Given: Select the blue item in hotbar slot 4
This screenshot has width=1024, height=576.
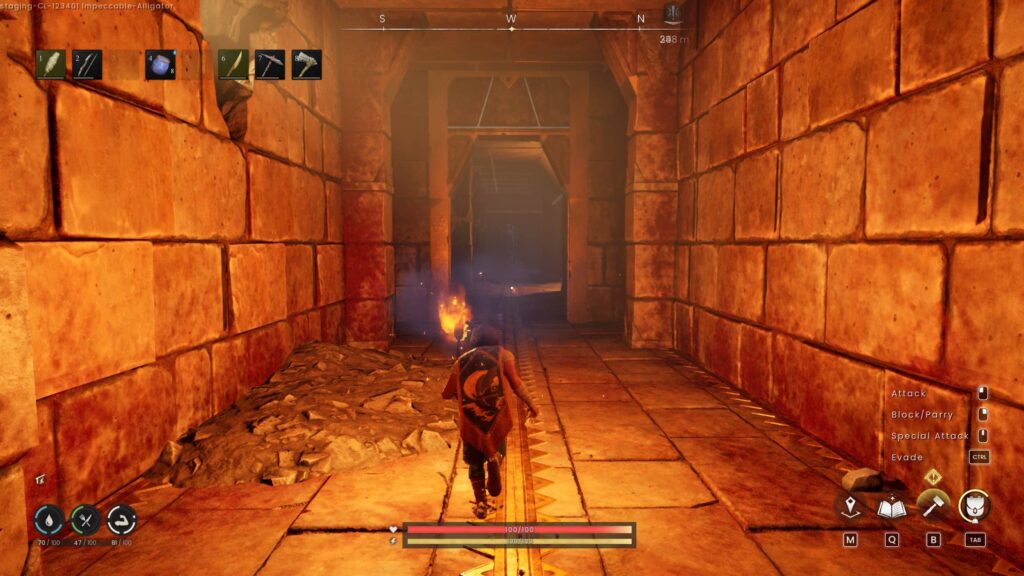Looking at the screenshot, I should (x=160, y=65).
